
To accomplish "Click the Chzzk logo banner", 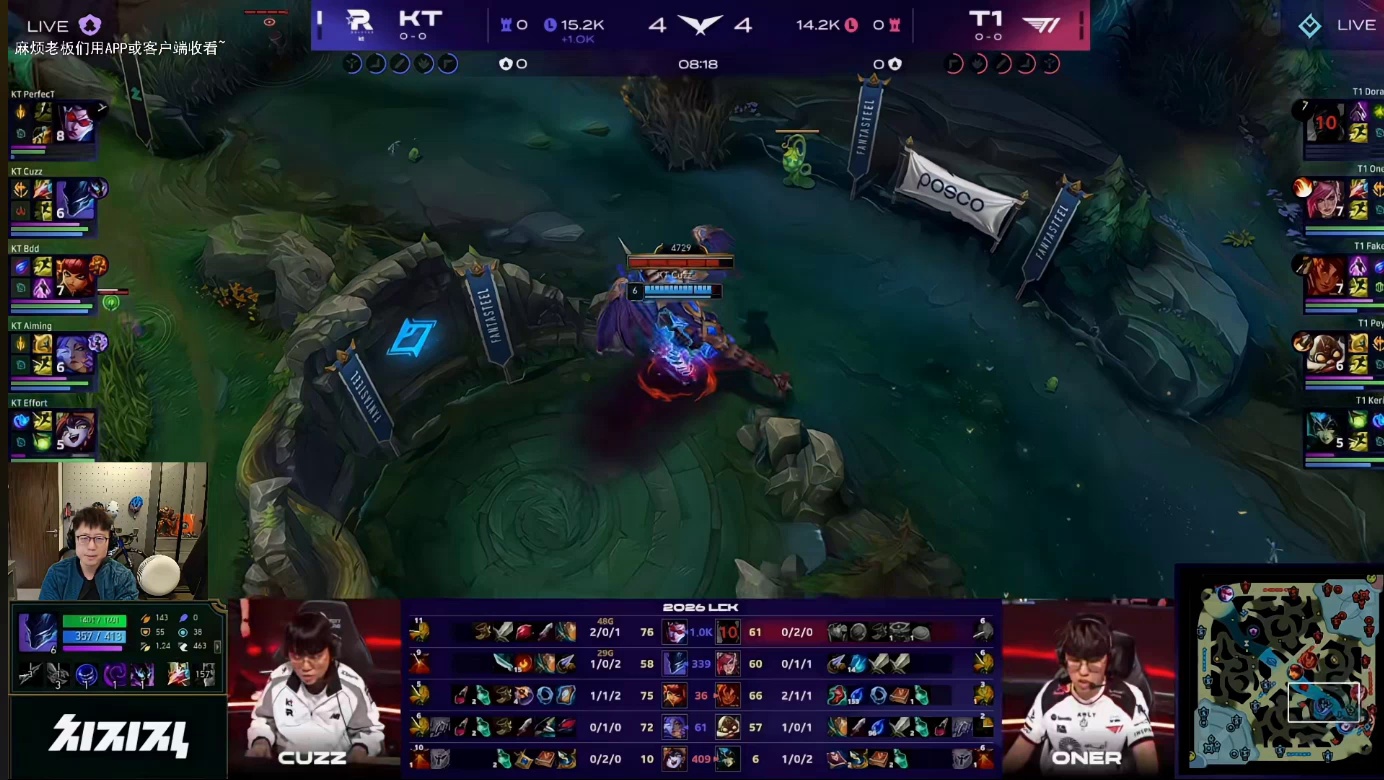I will click(x=118, y=737).
